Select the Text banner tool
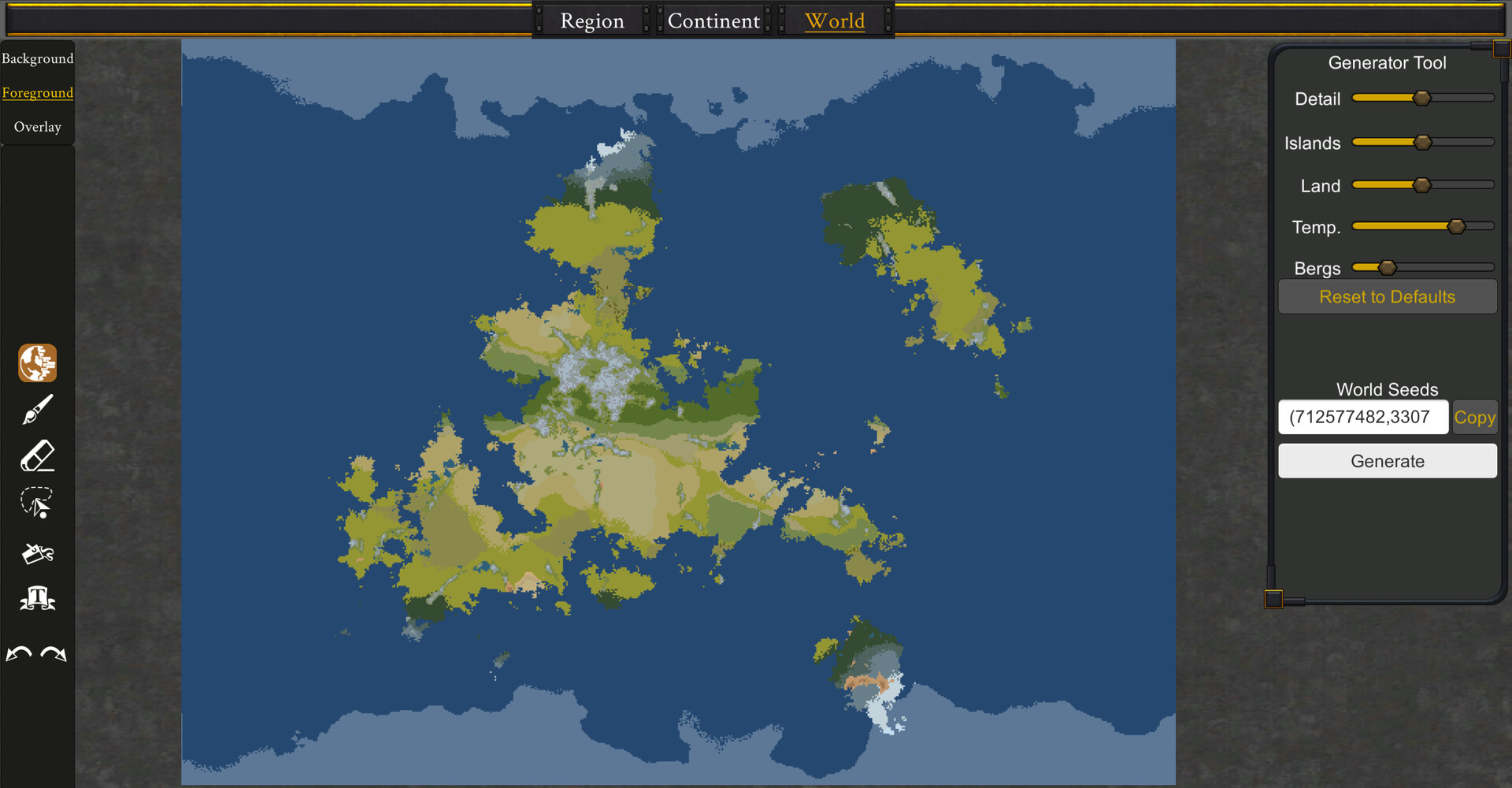Image resolution: width=1512 pixels, height=788 pixels. pyautogui.click(x=36, y=599)
